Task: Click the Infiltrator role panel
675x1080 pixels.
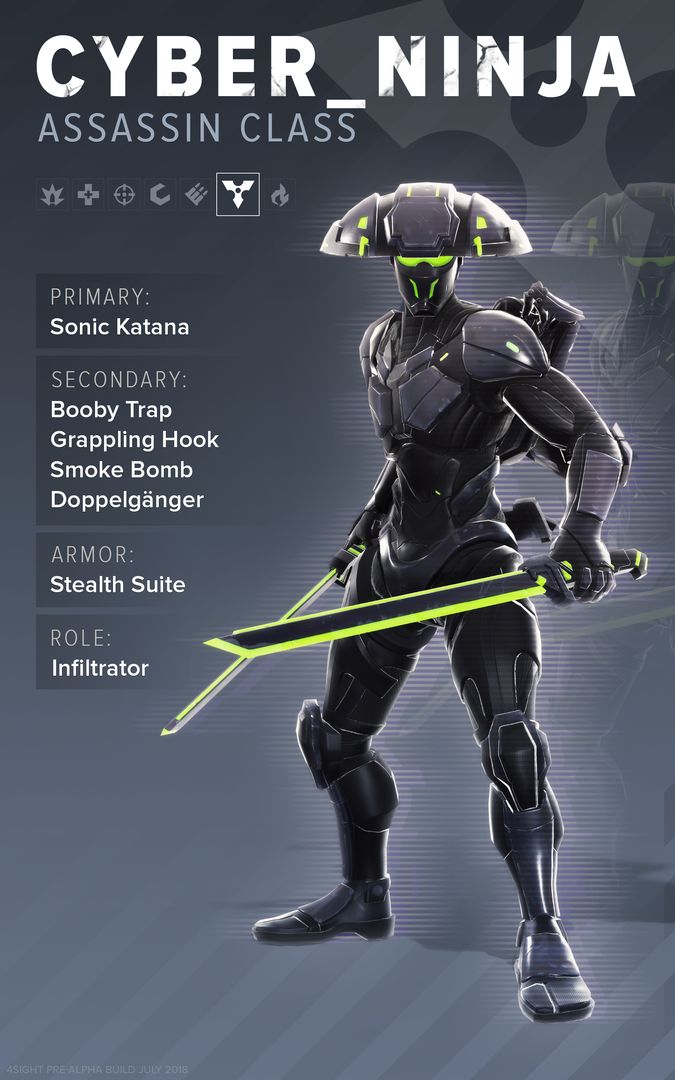Action: click(x=99, y=668)
